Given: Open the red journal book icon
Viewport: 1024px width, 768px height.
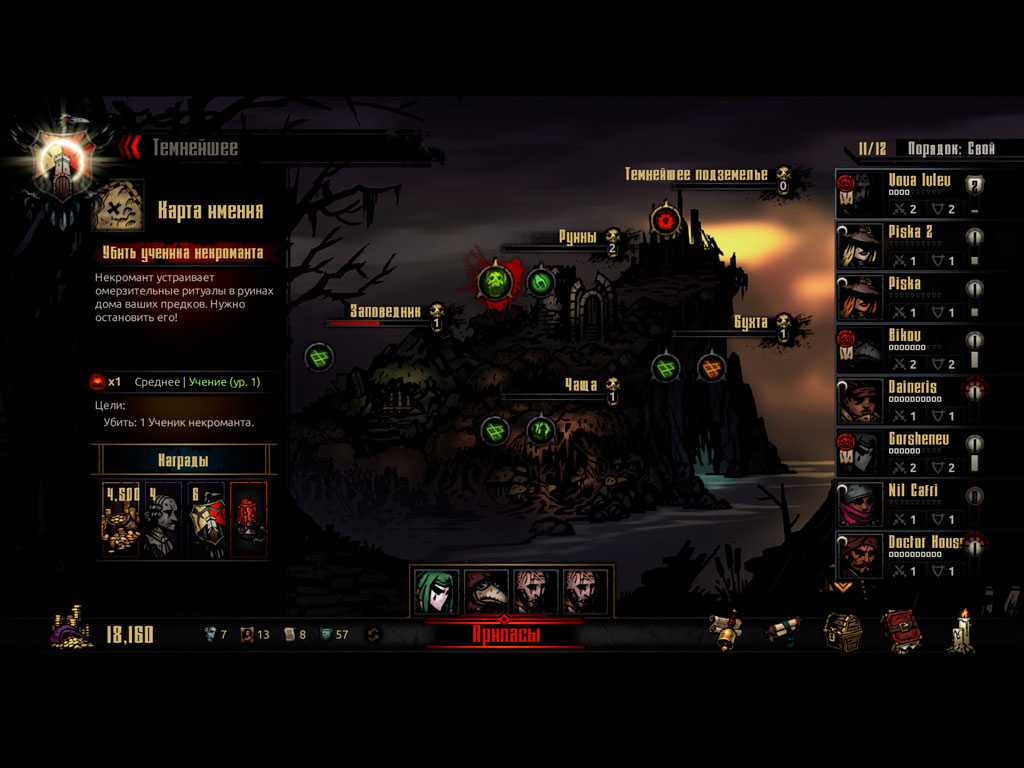Looking at the screenshot, I should pyautogui.click(x=900, y=632).
